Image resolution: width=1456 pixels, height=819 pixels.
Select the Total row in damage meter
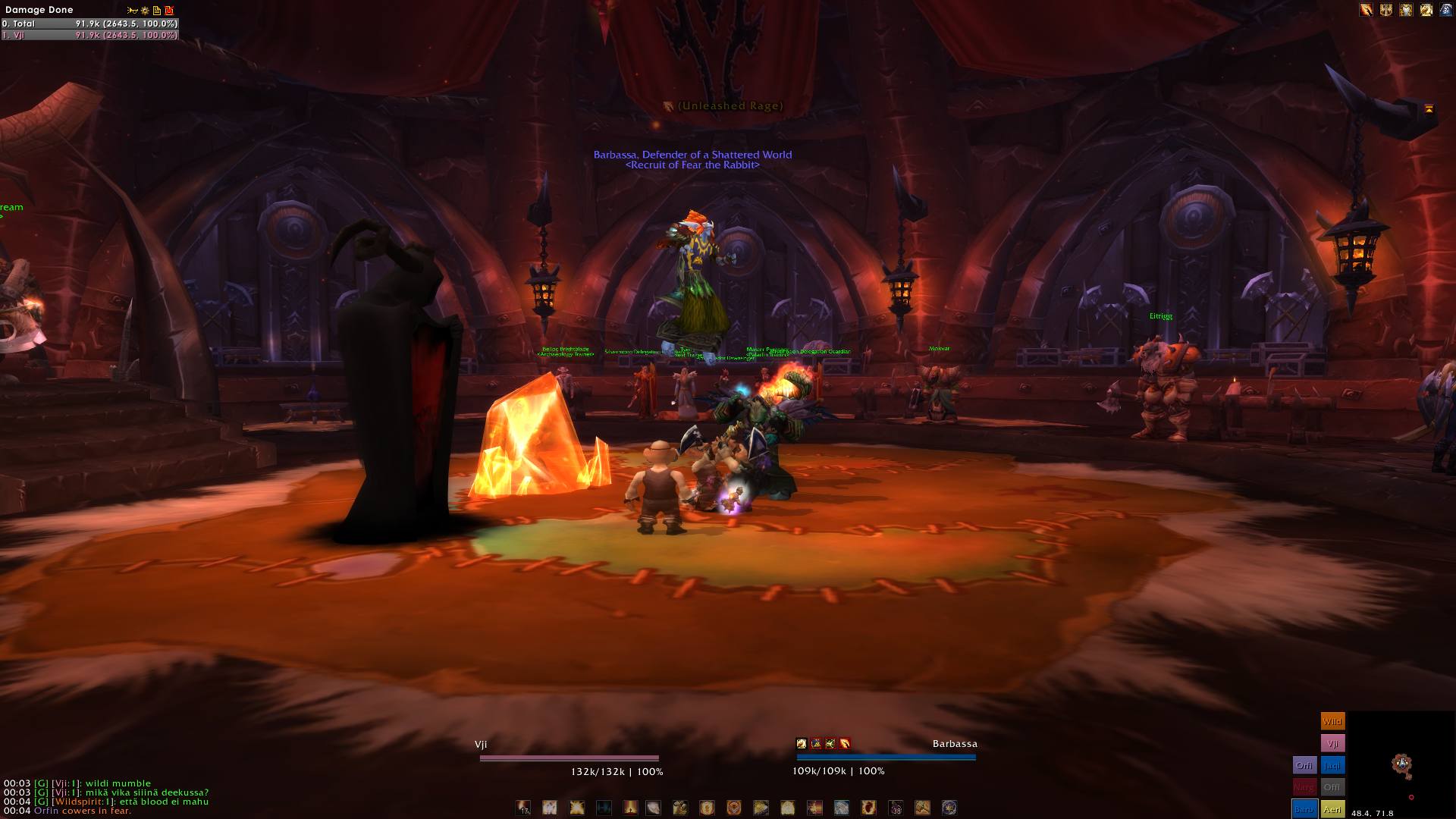point(89,24)
